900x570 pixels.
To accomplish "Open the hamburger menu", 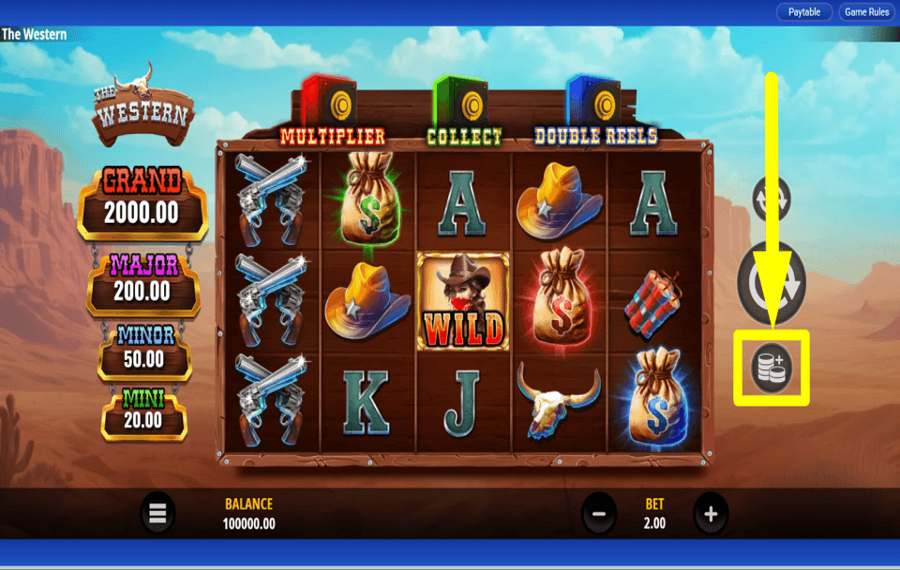I will tap(157, 514).
